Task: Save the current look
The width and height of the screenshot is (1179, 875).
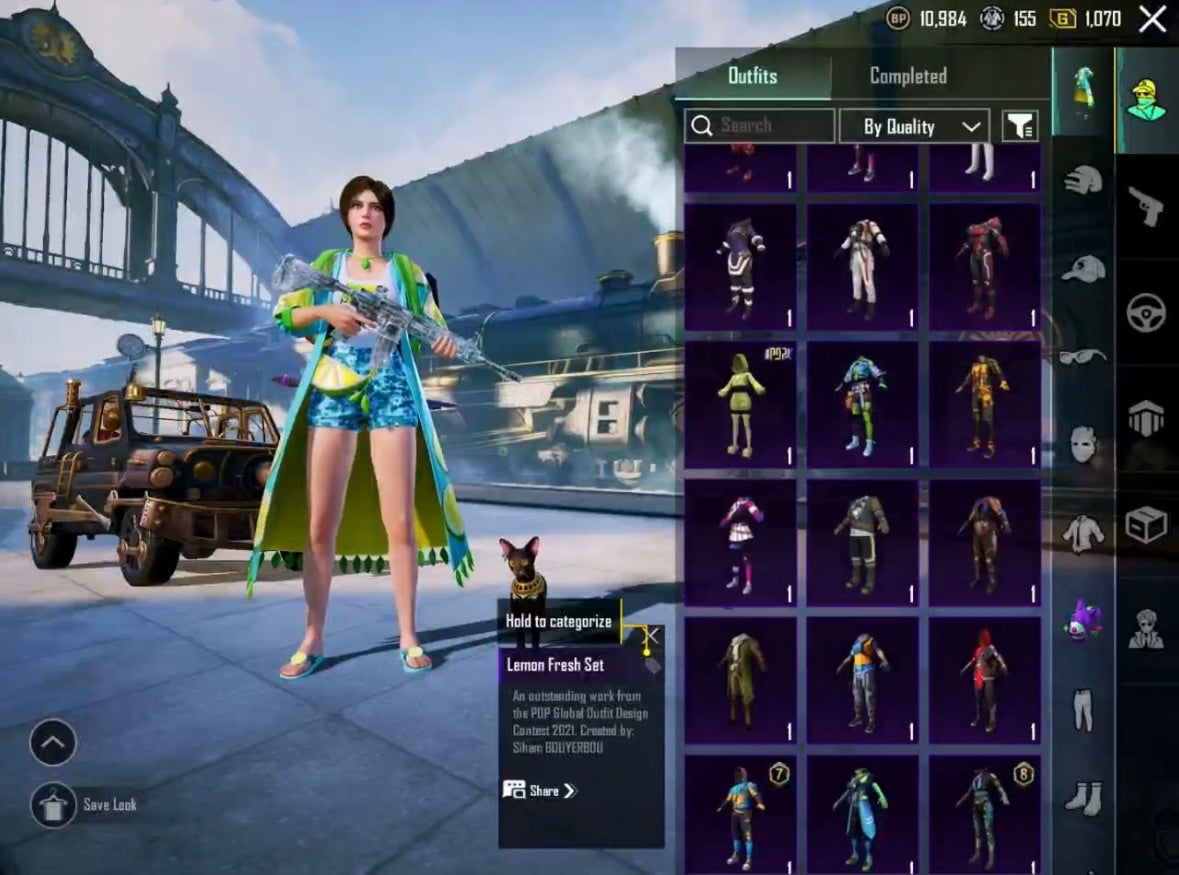Action: [x=53, y=805]
